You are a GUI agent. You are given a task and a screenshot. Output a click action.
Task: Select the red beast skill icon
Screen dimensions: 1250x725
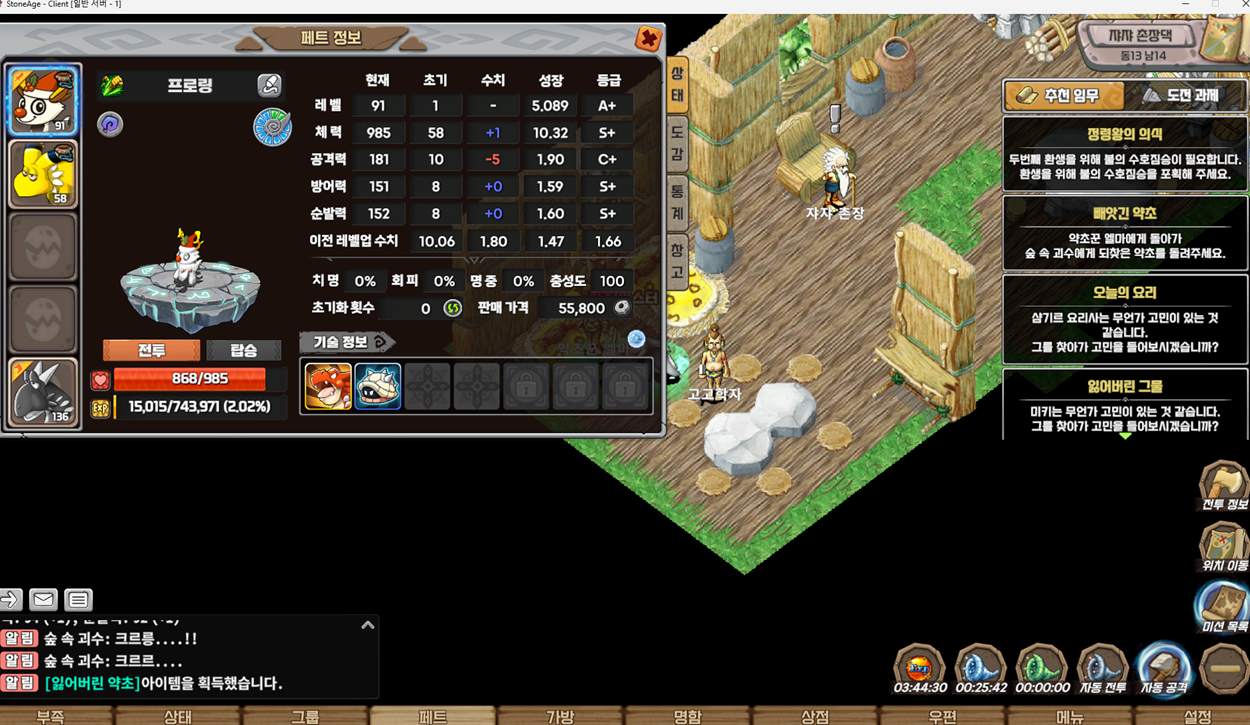328,386
